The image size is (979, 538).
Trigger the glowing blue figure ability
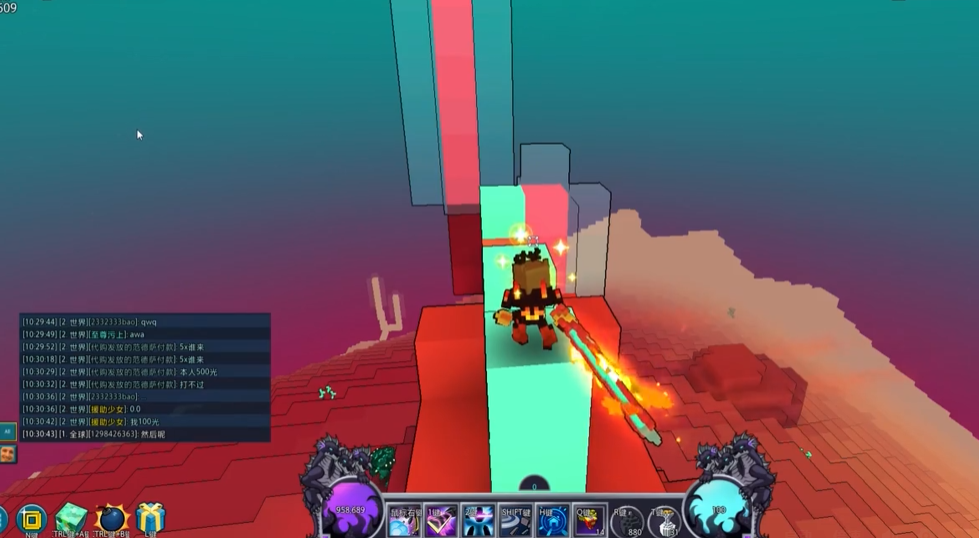[478, 520]
